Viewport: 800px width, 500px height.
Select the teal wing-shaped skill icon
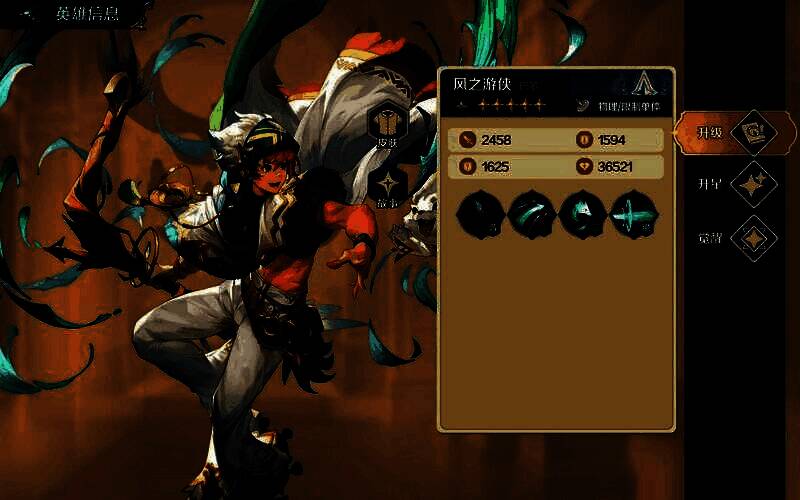584,214
